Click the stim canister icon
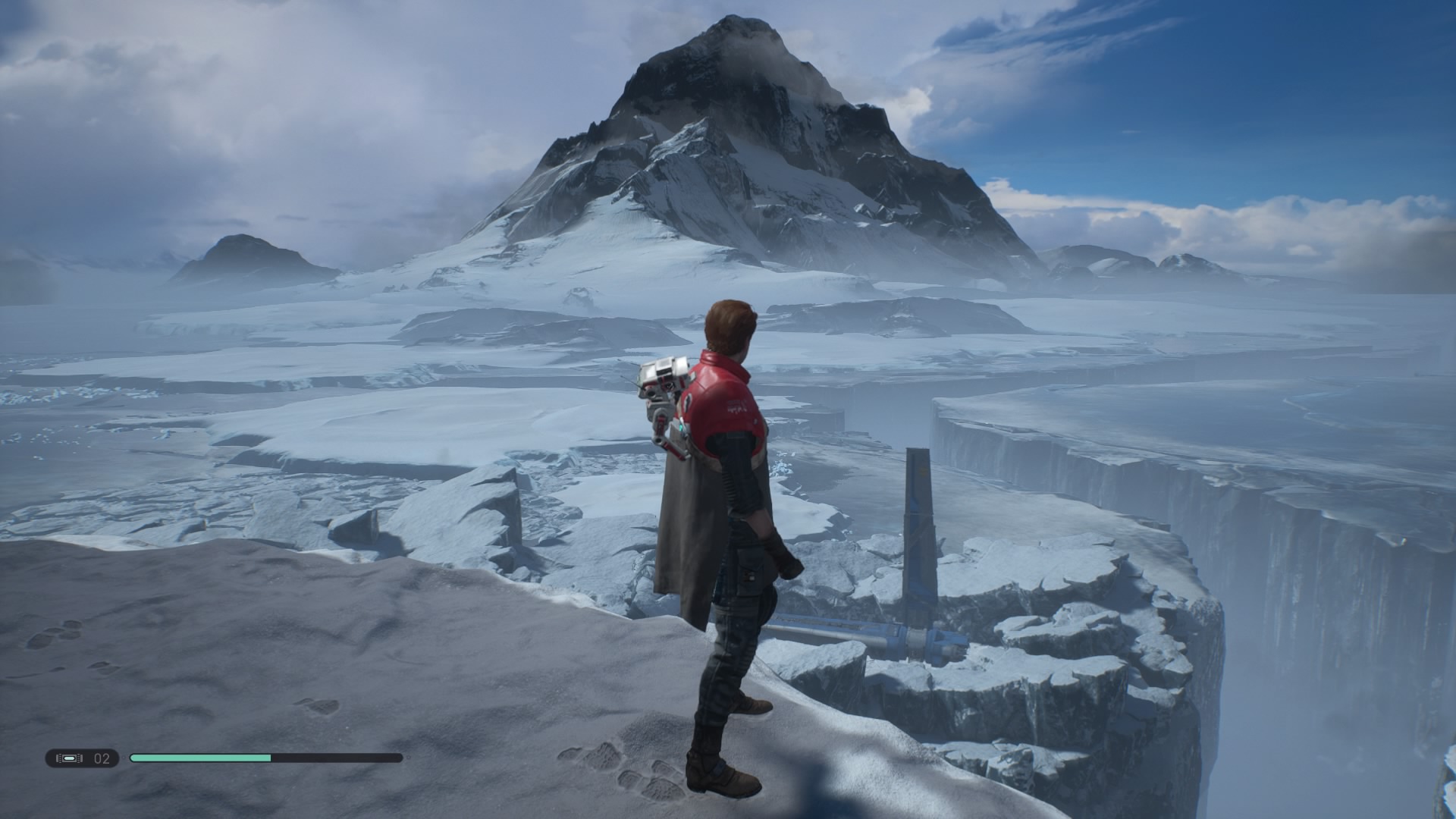 pos(68,758)
